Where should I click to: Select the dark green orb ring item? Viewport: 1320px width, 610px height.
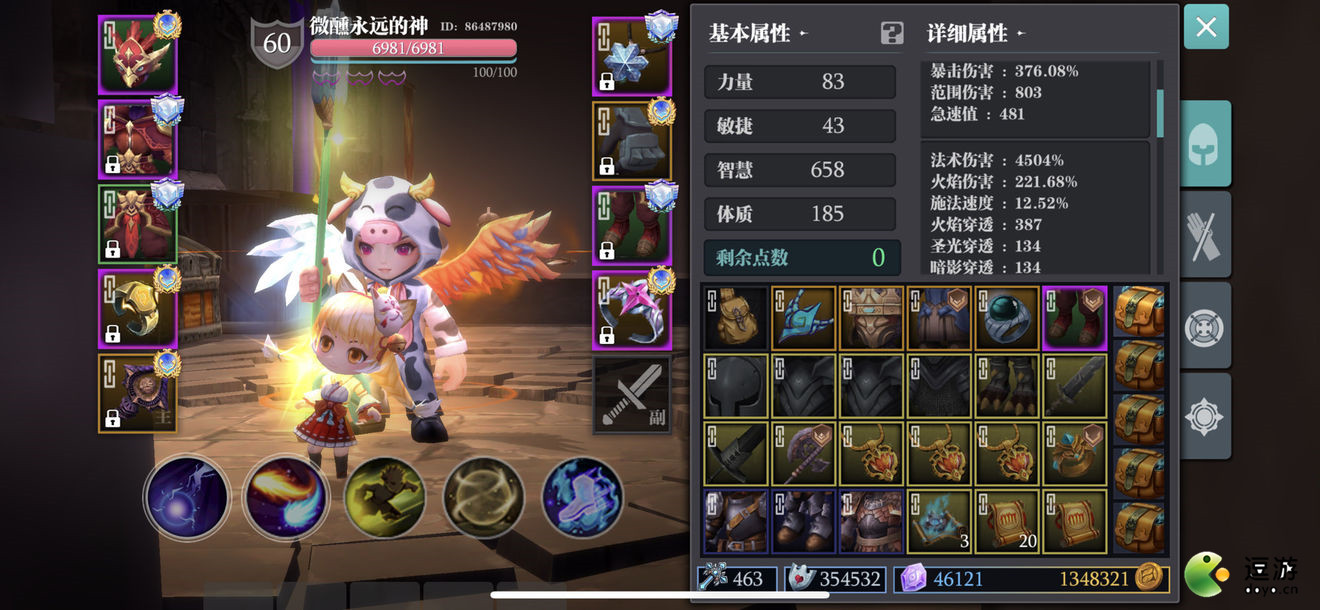coord(1007,318)
